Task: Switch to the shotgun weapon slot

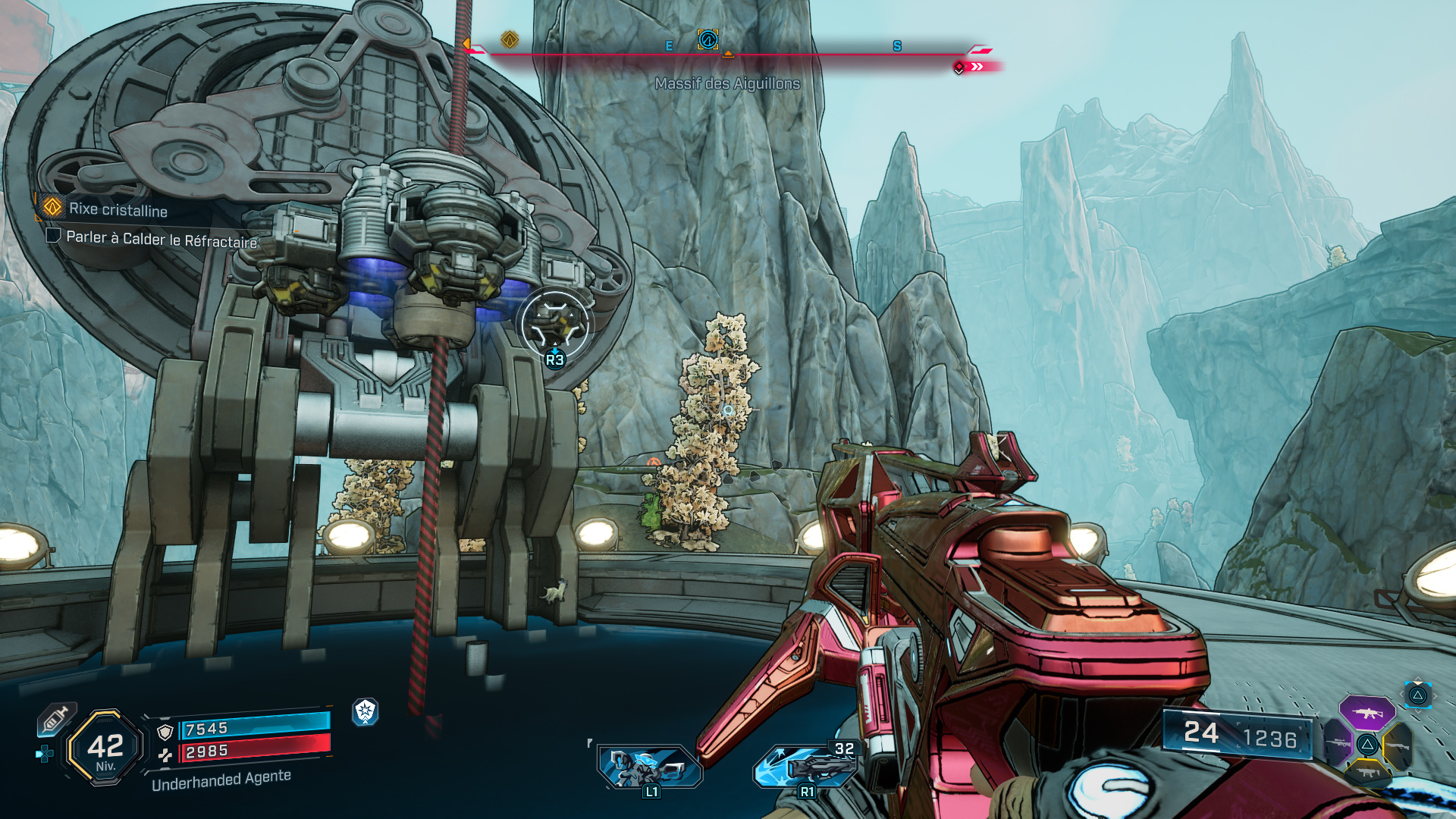Action: tap(1398, 745)
